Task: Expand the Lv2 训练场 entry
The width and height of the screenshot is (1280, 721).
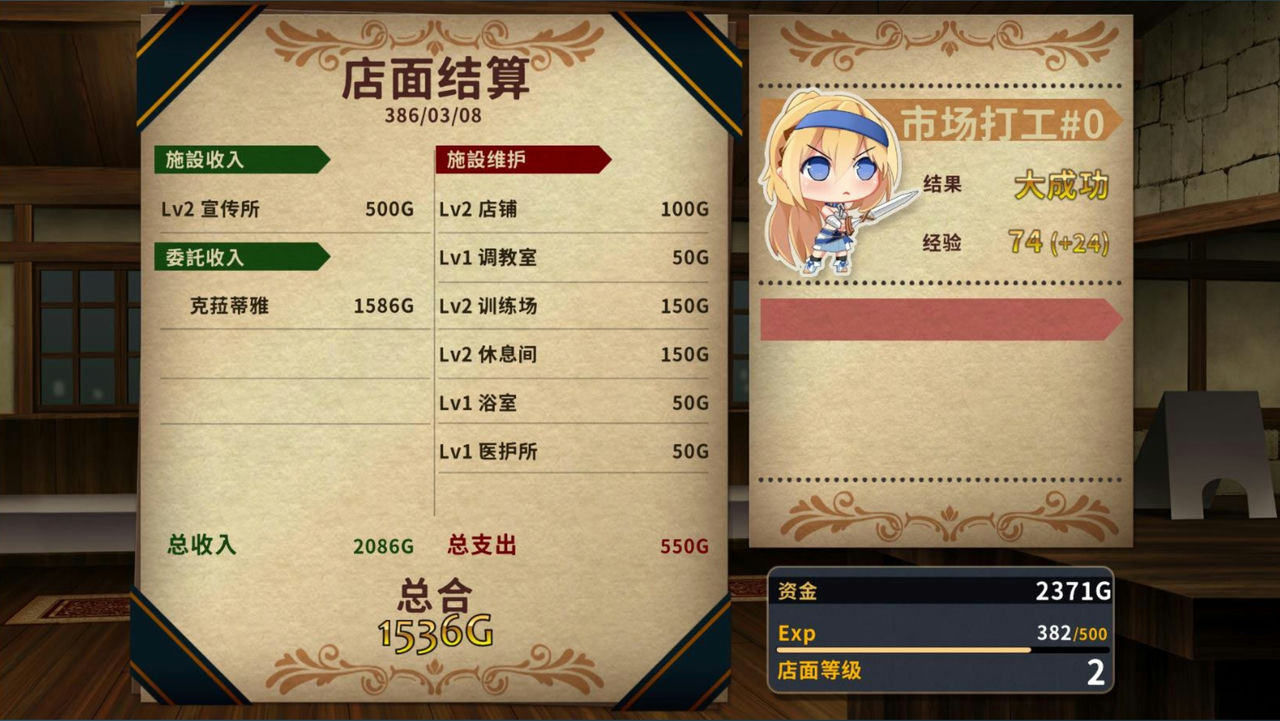Action: click(570, 306)
